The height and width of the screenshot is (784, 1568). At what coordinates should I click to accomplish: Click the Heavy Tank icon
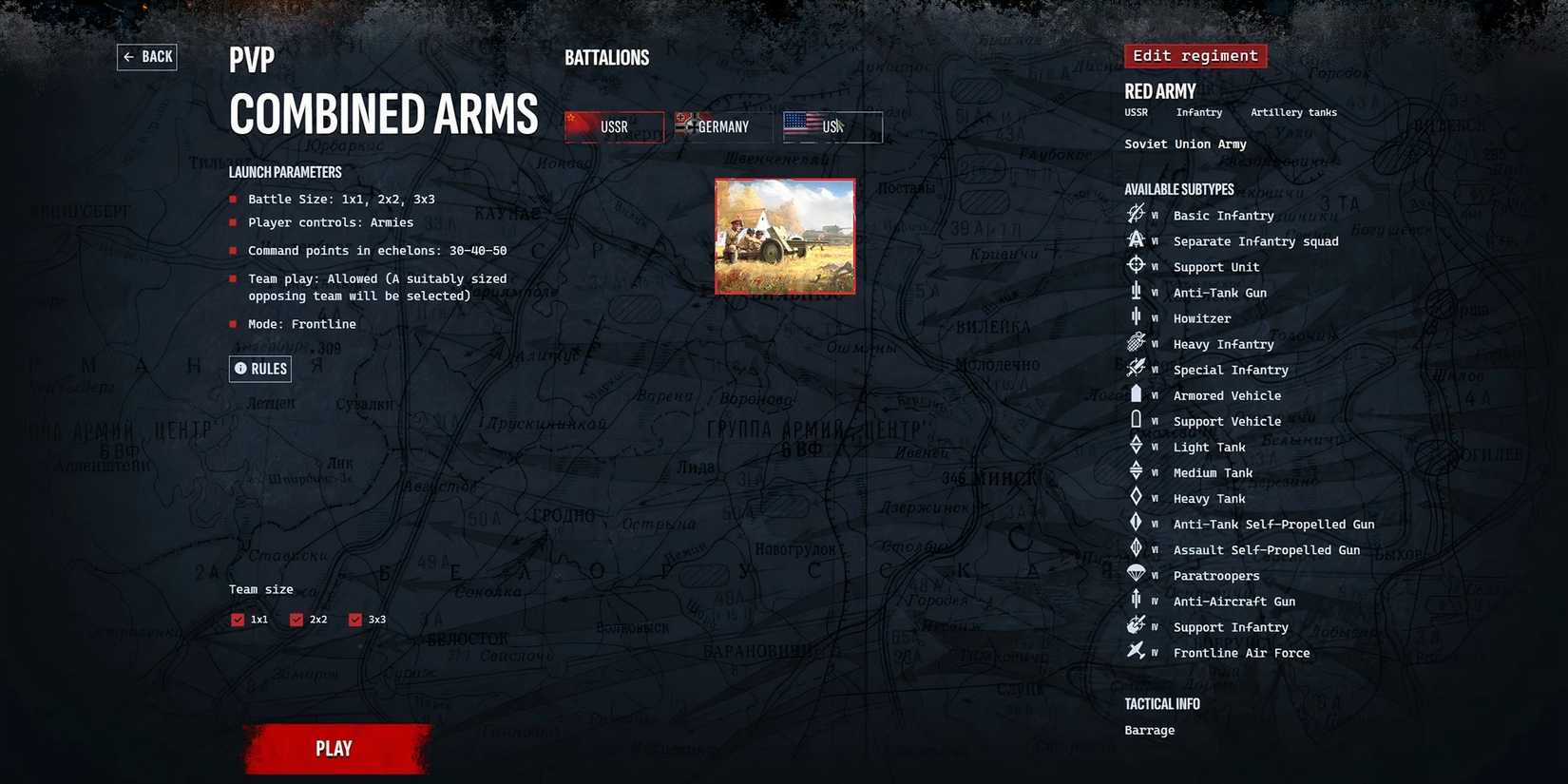click(1137, 496)
